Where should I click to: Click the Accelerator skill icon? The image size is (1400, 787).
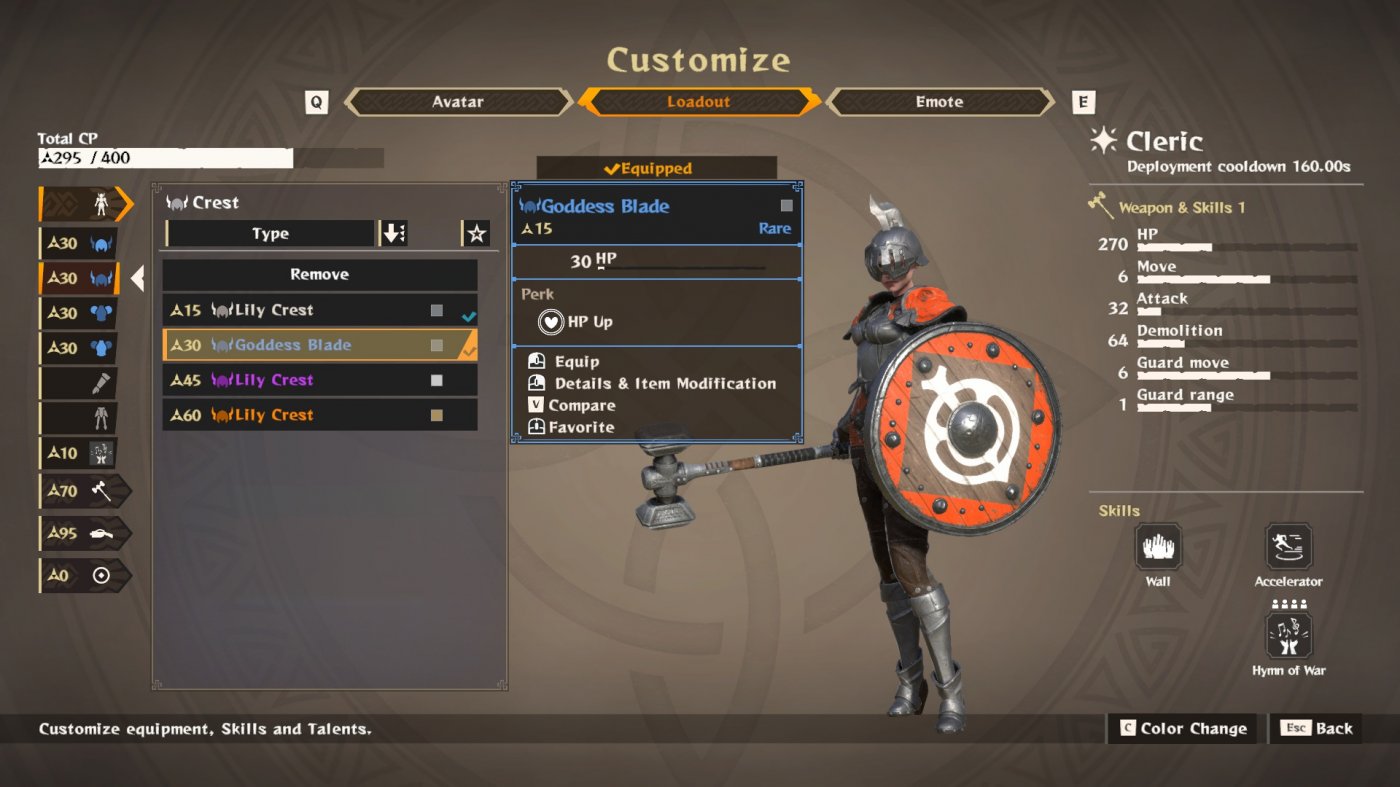point(1288,548)
